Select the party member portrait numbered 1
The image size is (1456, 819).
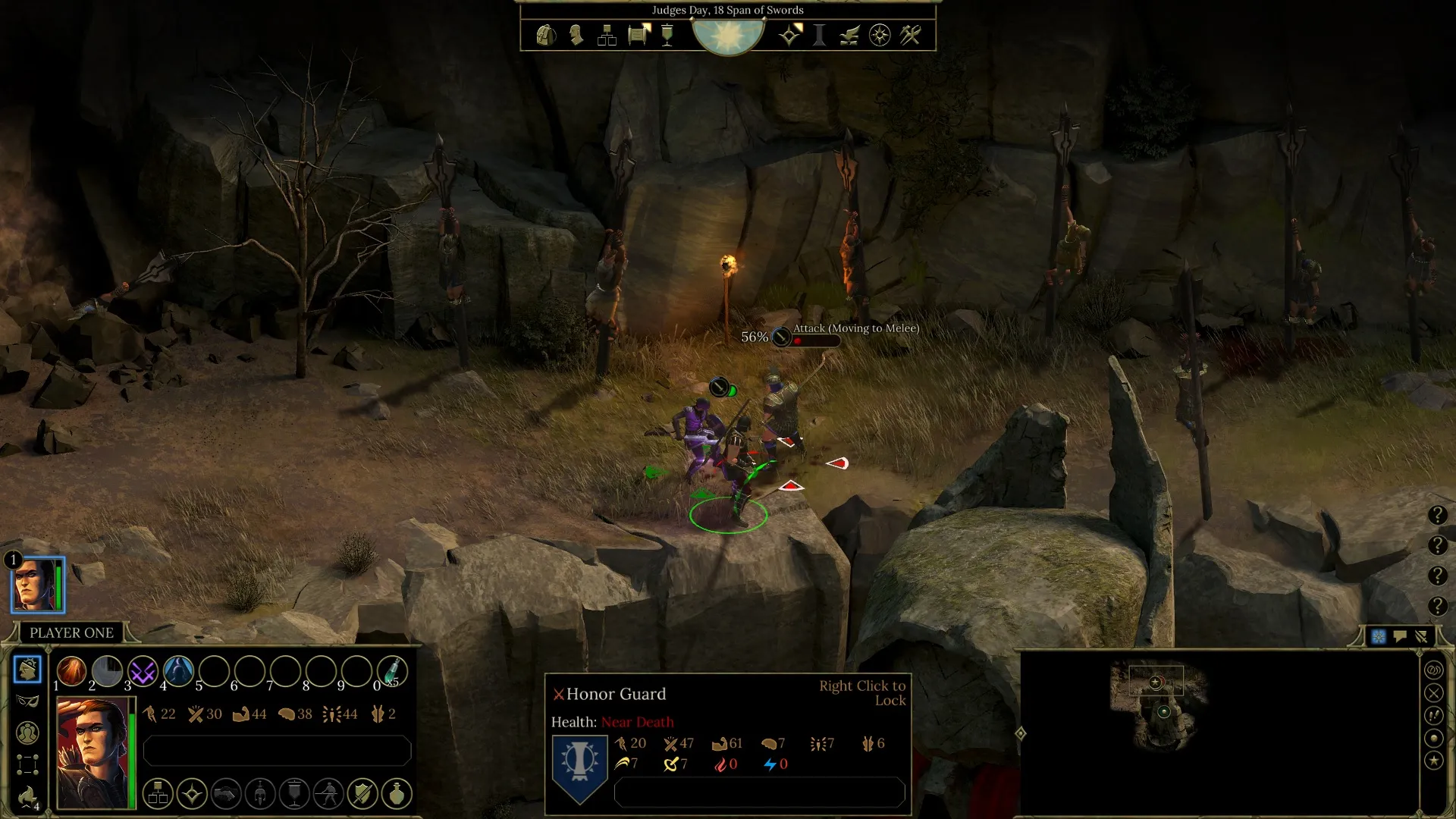pos(37,585)
